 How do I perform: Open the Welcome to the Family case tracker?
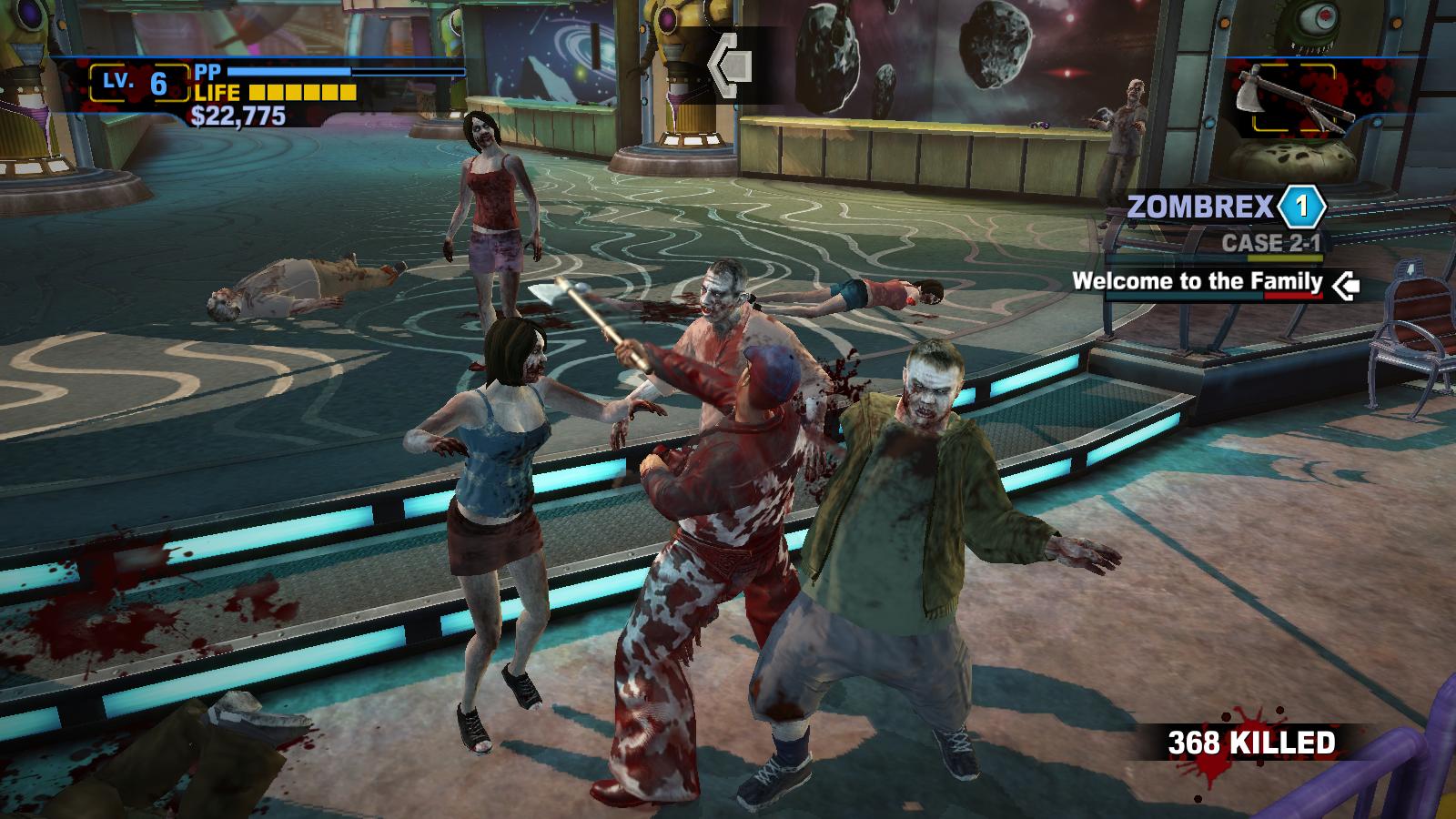click(x=1197, y=281)
